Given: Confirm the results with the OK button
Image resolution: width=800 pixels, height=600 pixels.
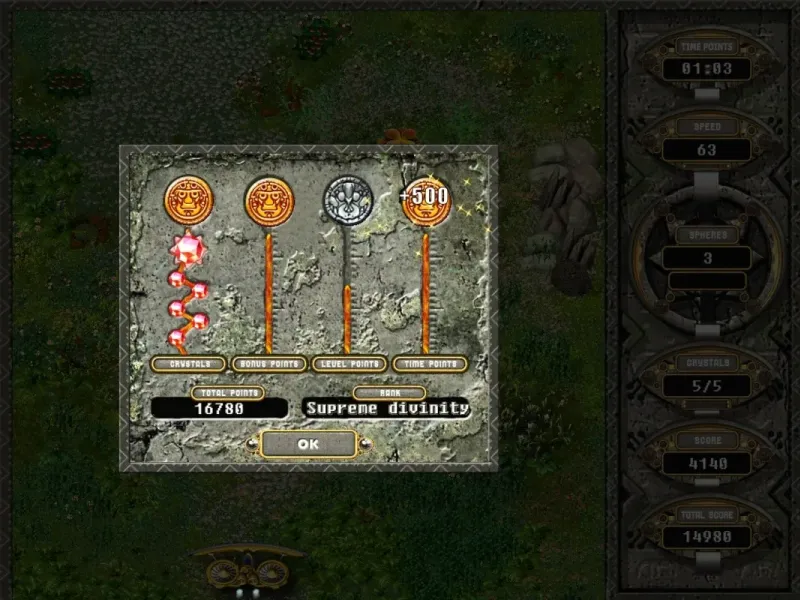Looking at the screenshot, I should click(x=308, y=443).
